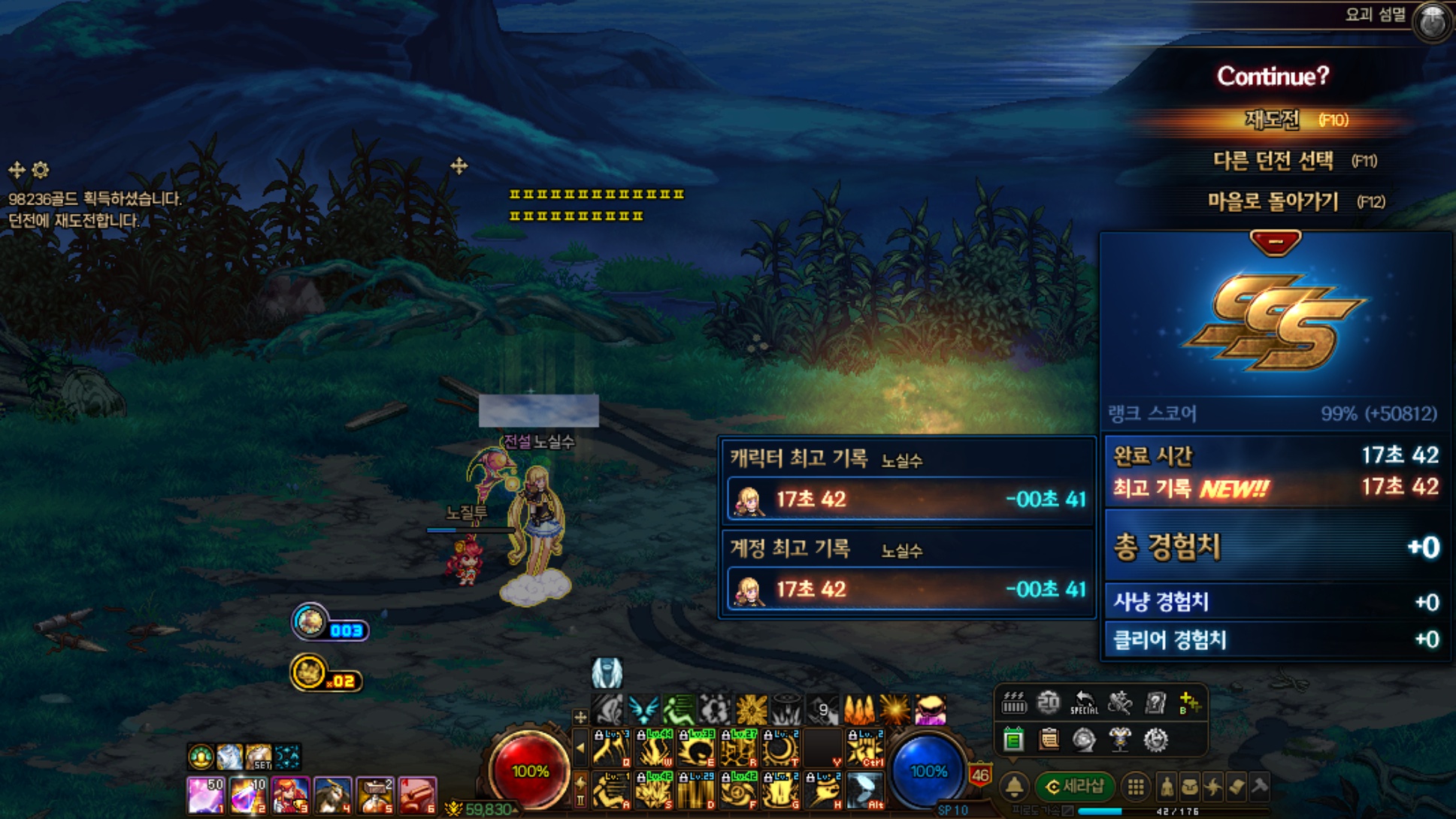Use the purple crystal in quick slot 1
The width and height of the screenshot is (1456, 819).
[x=204, y=796]
